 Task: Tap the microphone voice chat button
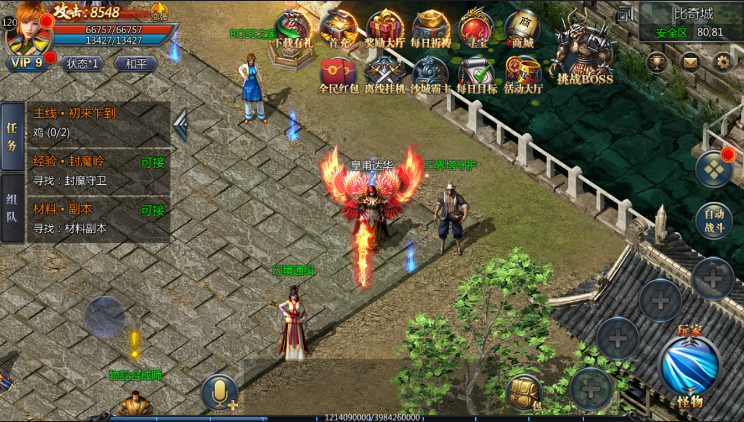coord(219,393)
